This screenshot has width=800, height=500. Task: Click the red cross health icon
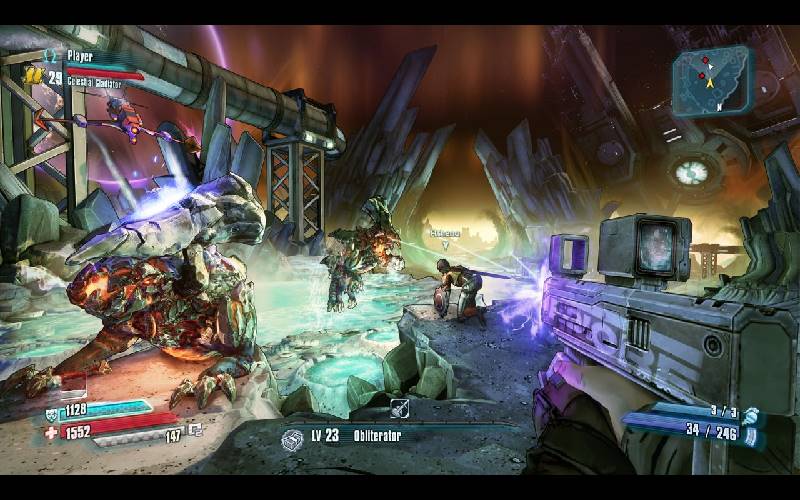pyautogui.click(x=53, y=432)
